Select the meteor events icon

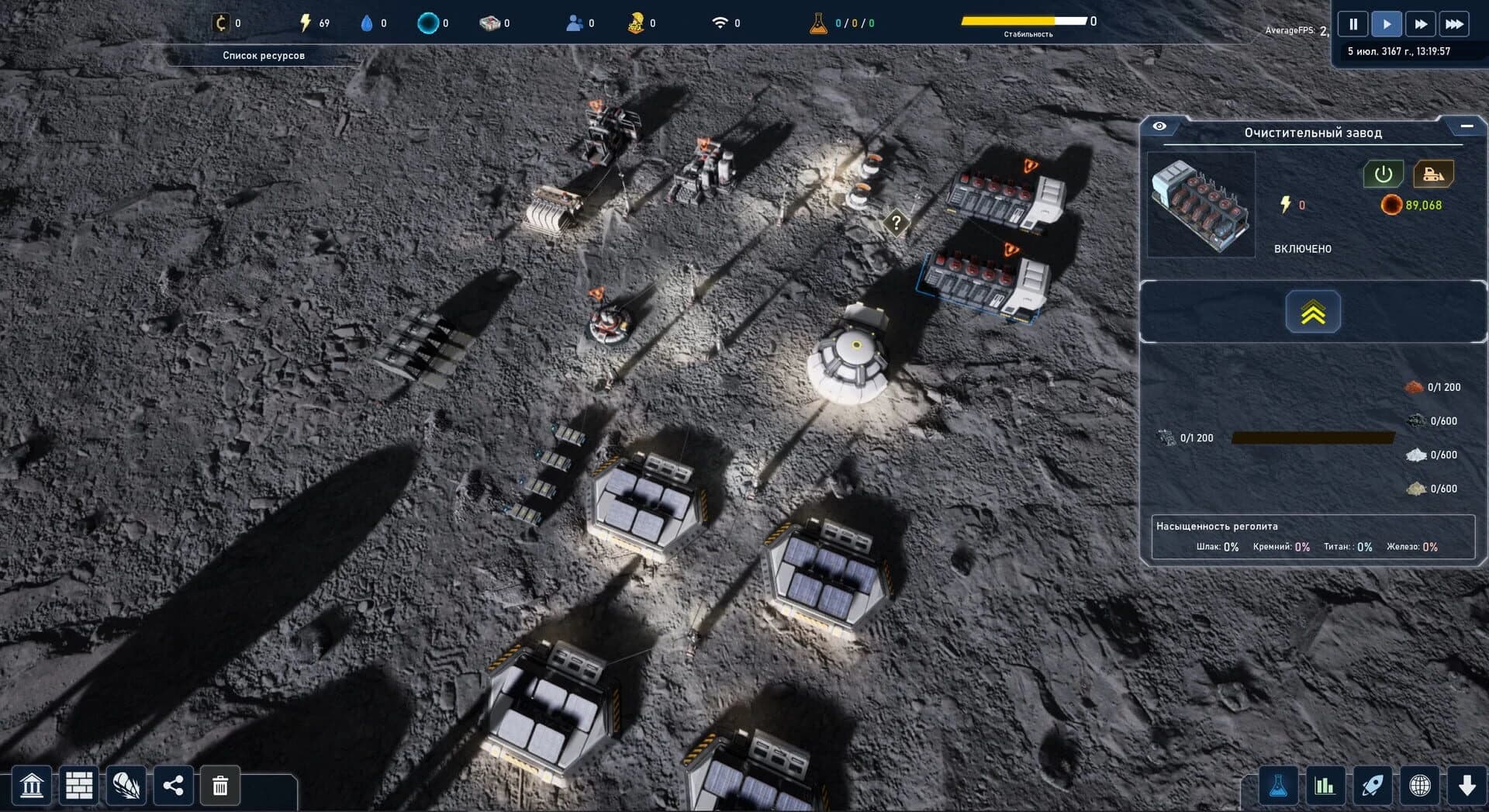click(126, 786)
